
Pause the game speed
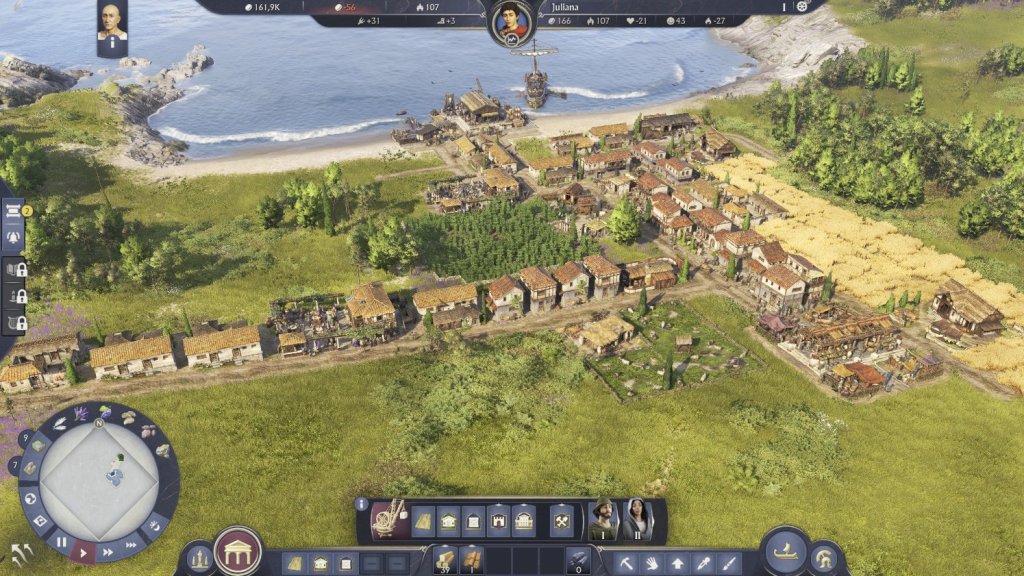pos(62,541)
